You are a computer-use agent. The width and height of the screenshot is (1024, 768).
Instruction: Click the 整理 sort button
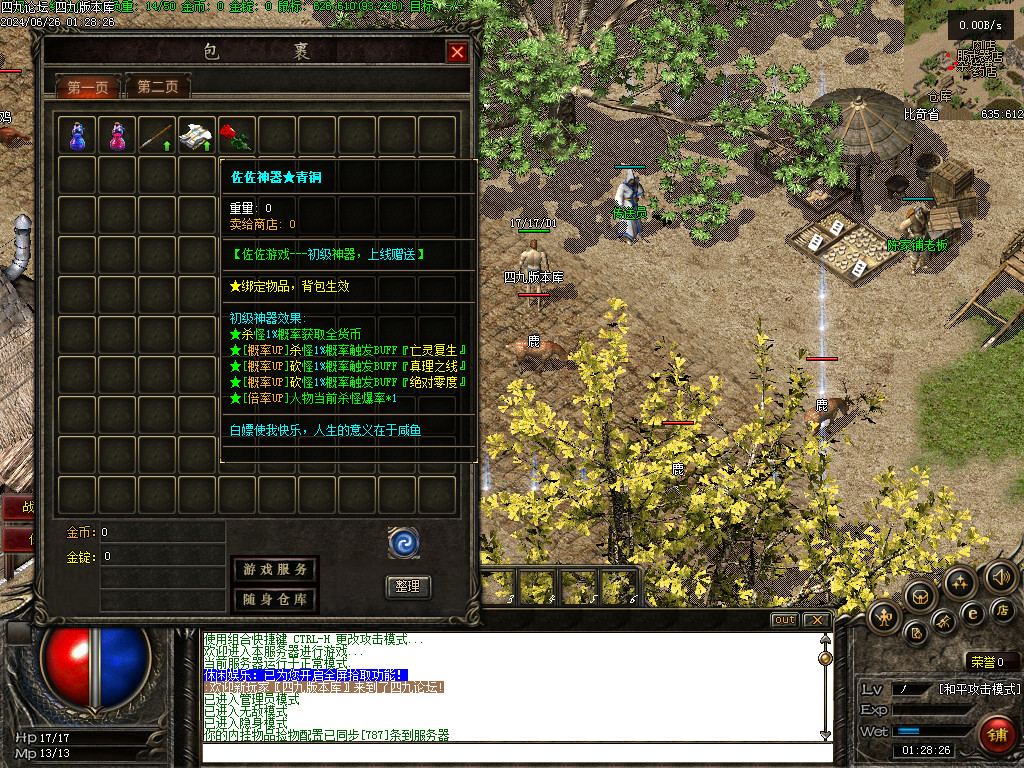click(408, 587)
